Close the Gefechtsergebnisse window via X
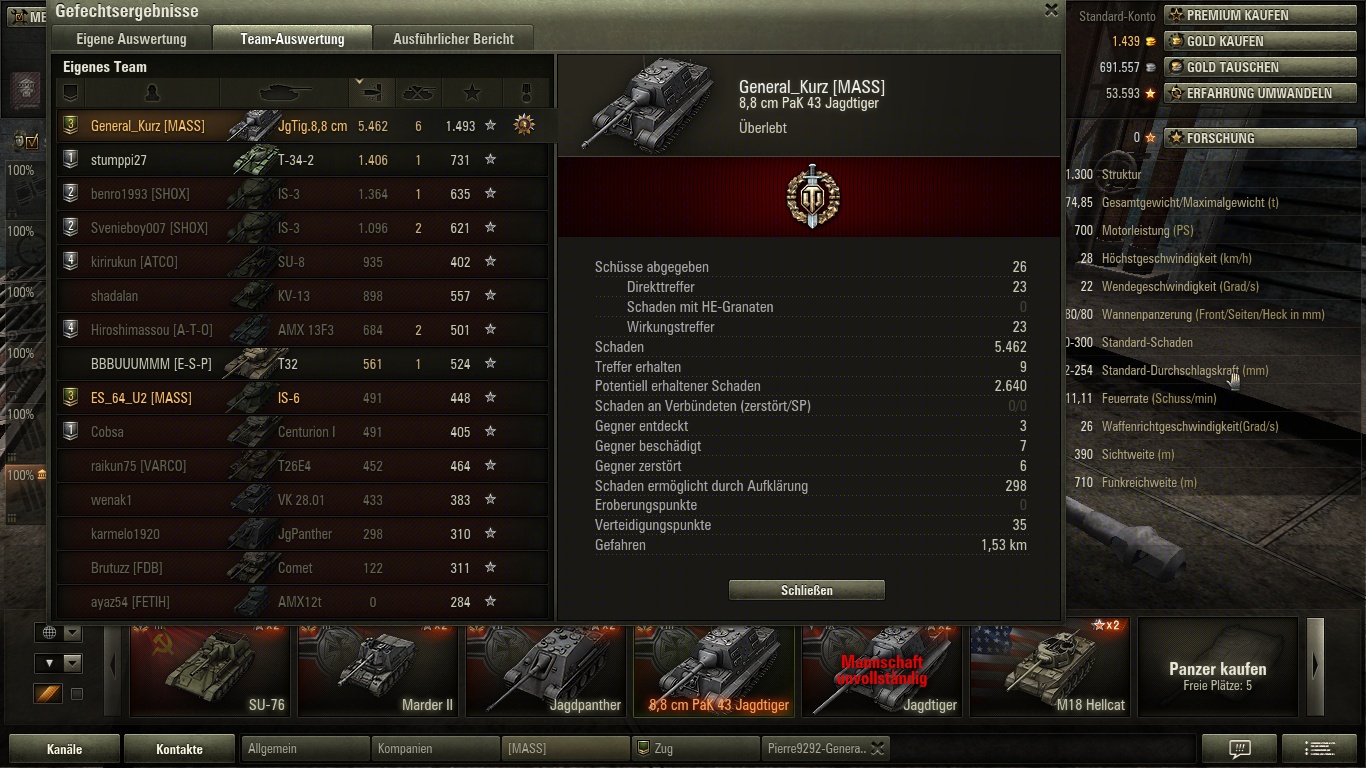The width and height of the screenshot is (1366, 768). [x=1051, y=10]
